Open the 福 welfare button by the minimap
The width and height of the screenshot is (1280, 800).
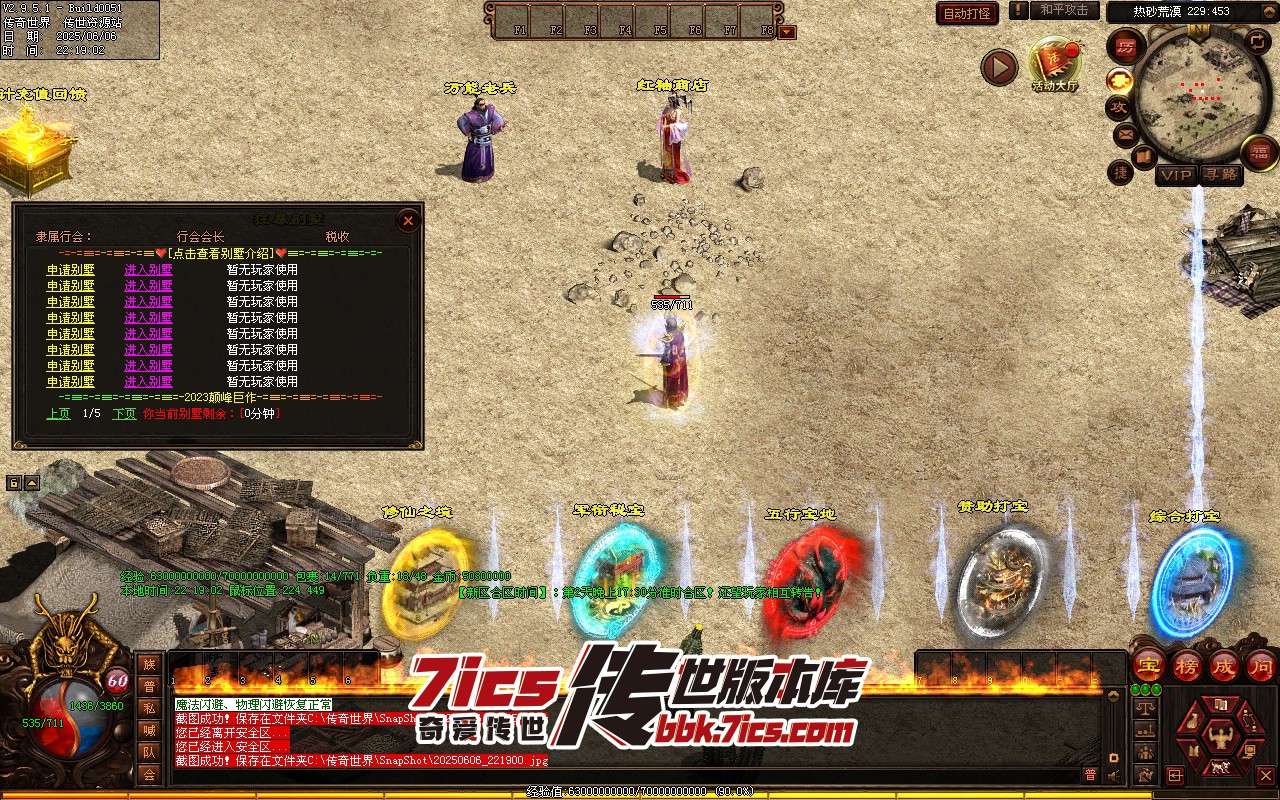click(x=1259, y=152)
